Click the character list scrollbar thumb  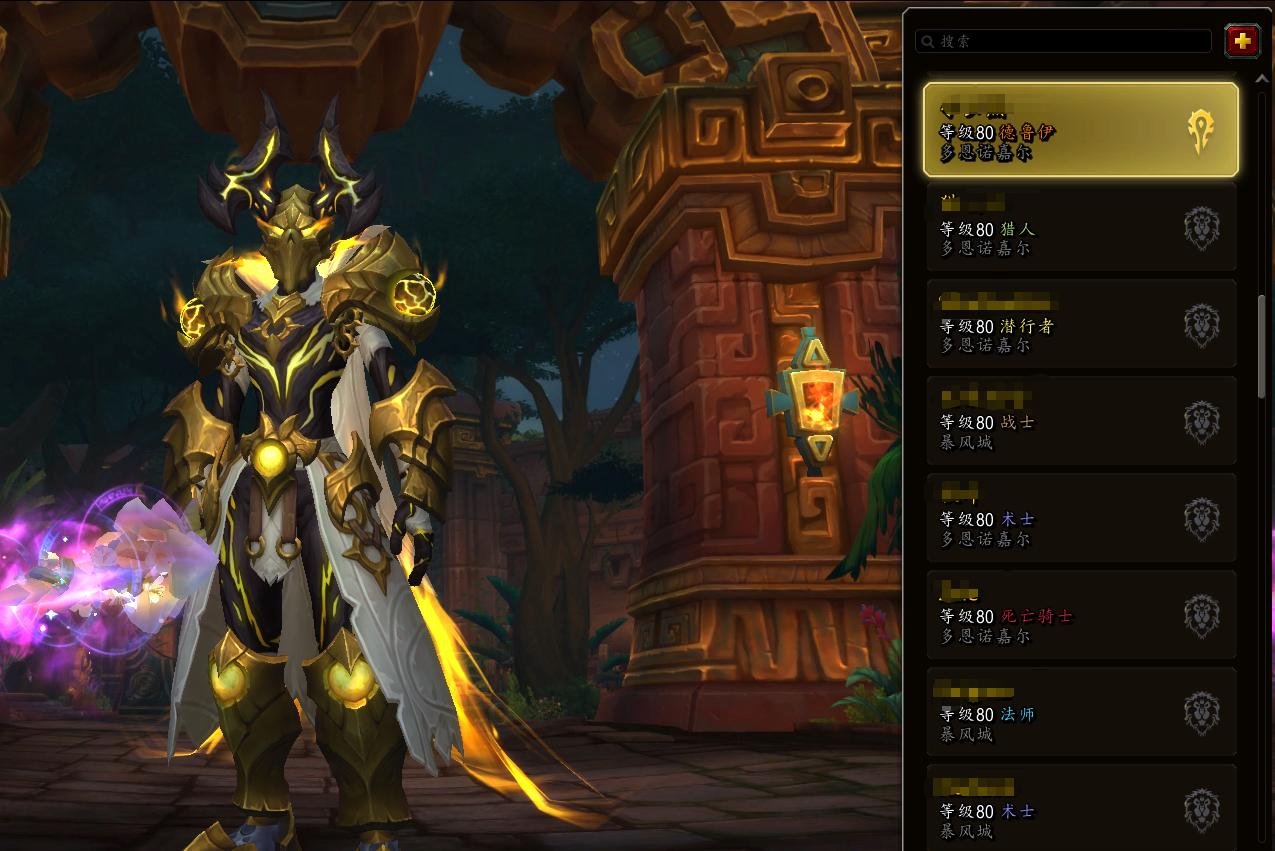pyautogui.click(x=1262, y=345)
